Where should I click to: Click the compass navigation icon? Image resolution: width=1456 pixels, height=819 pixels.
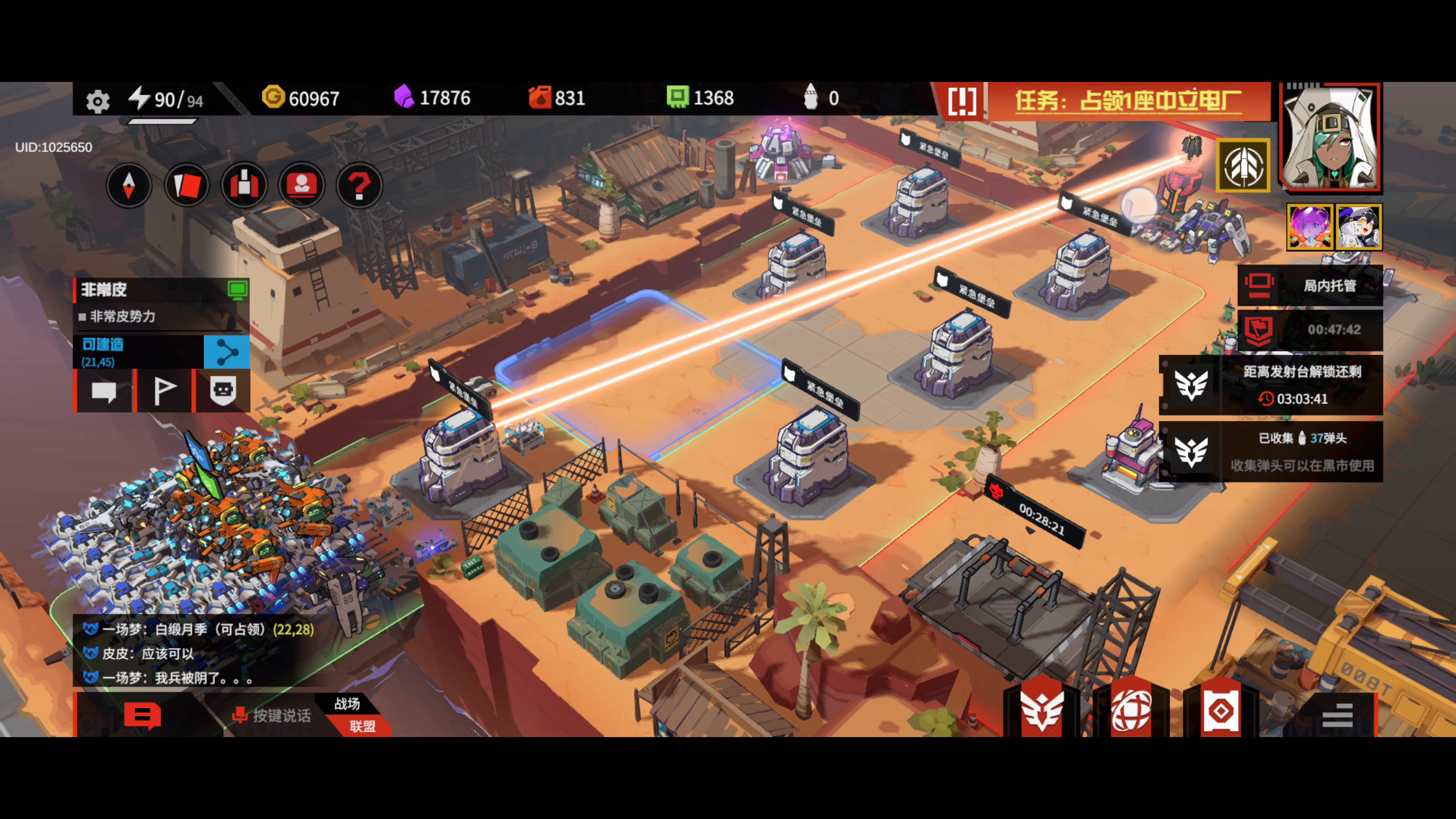click(x=129, y=185)
